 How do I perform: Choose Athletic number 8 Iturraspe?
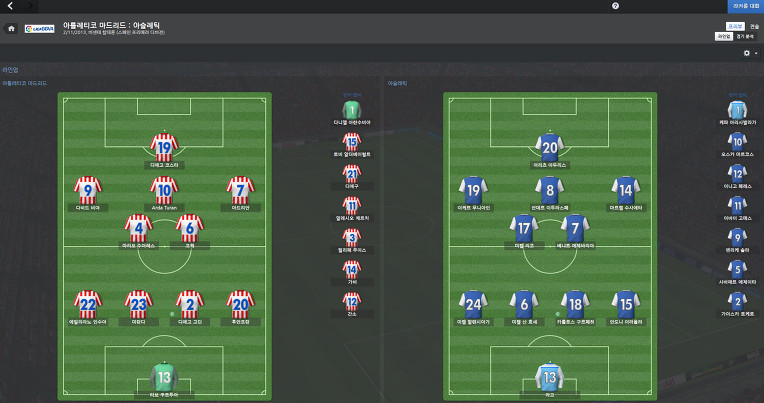549,189
